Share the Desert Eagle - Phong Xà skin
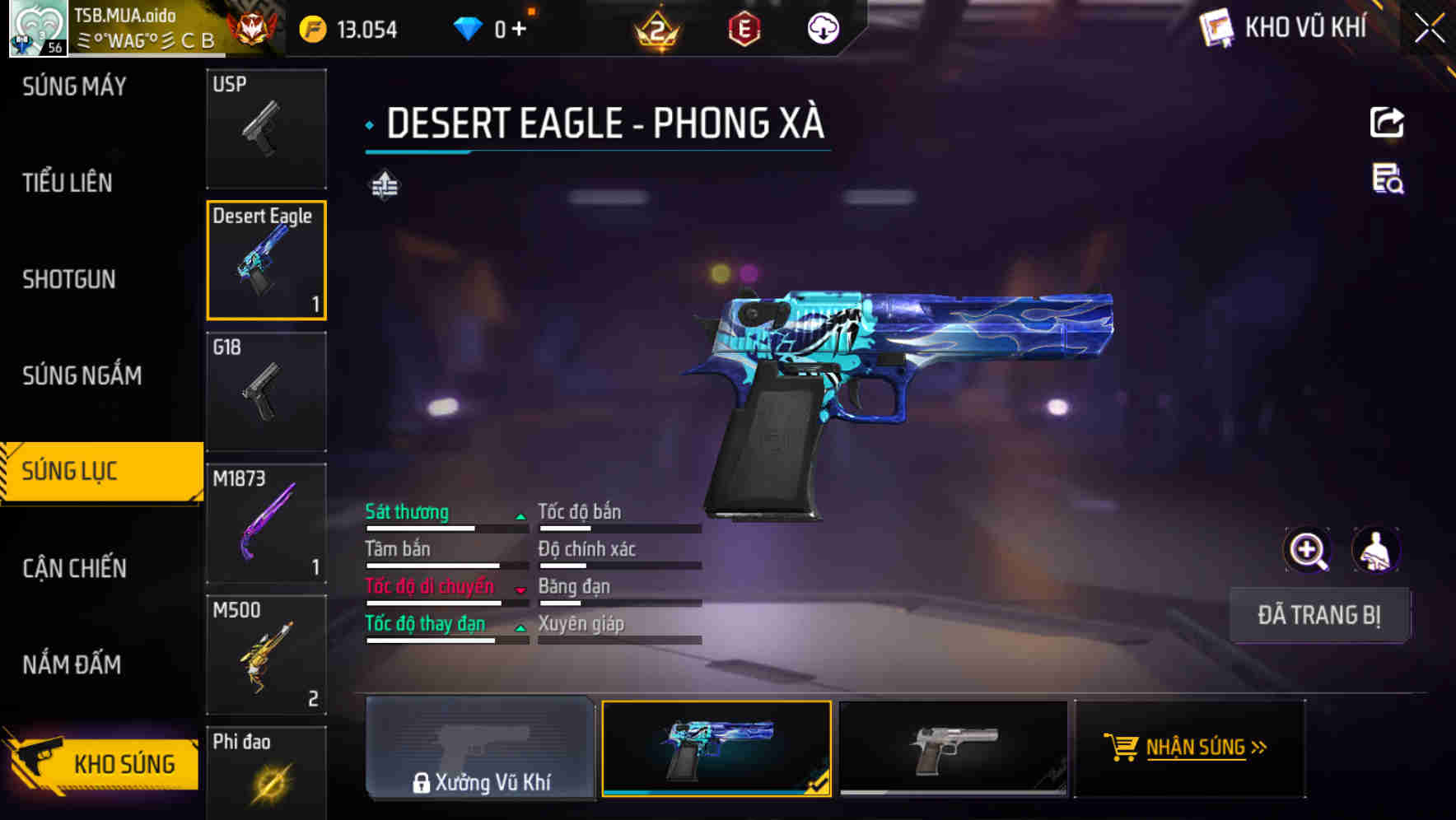Viewport: 1456px width, 820px height. [x=1388, y=122]
